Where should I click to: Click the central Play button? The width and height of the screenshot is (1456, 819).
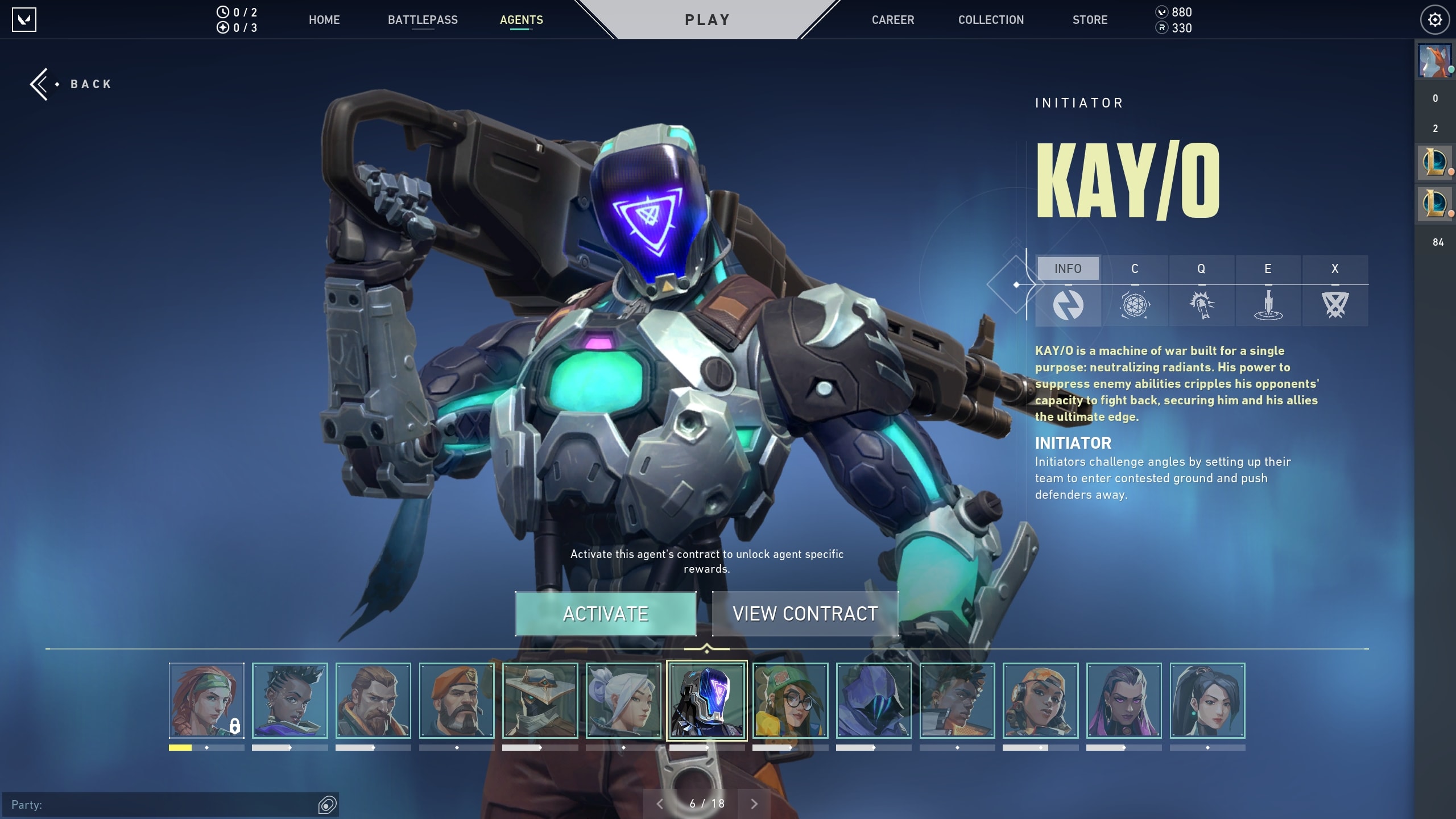[x=707, y=20]
